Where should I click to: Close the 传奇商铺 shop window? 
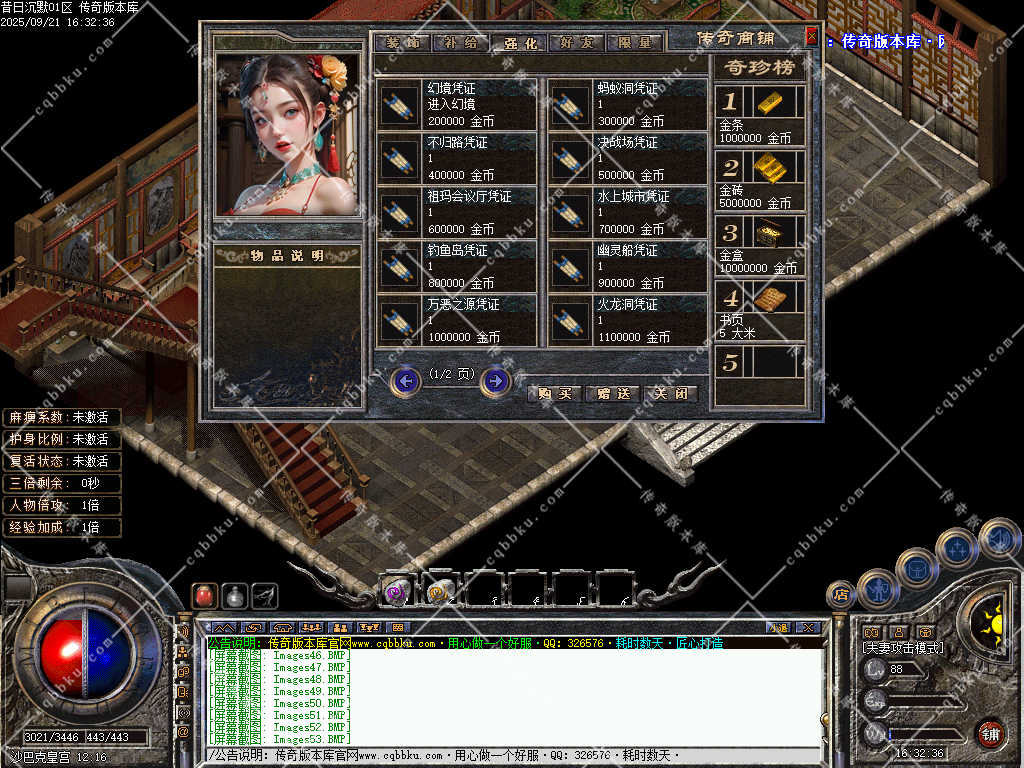click(x=811, y=38)
